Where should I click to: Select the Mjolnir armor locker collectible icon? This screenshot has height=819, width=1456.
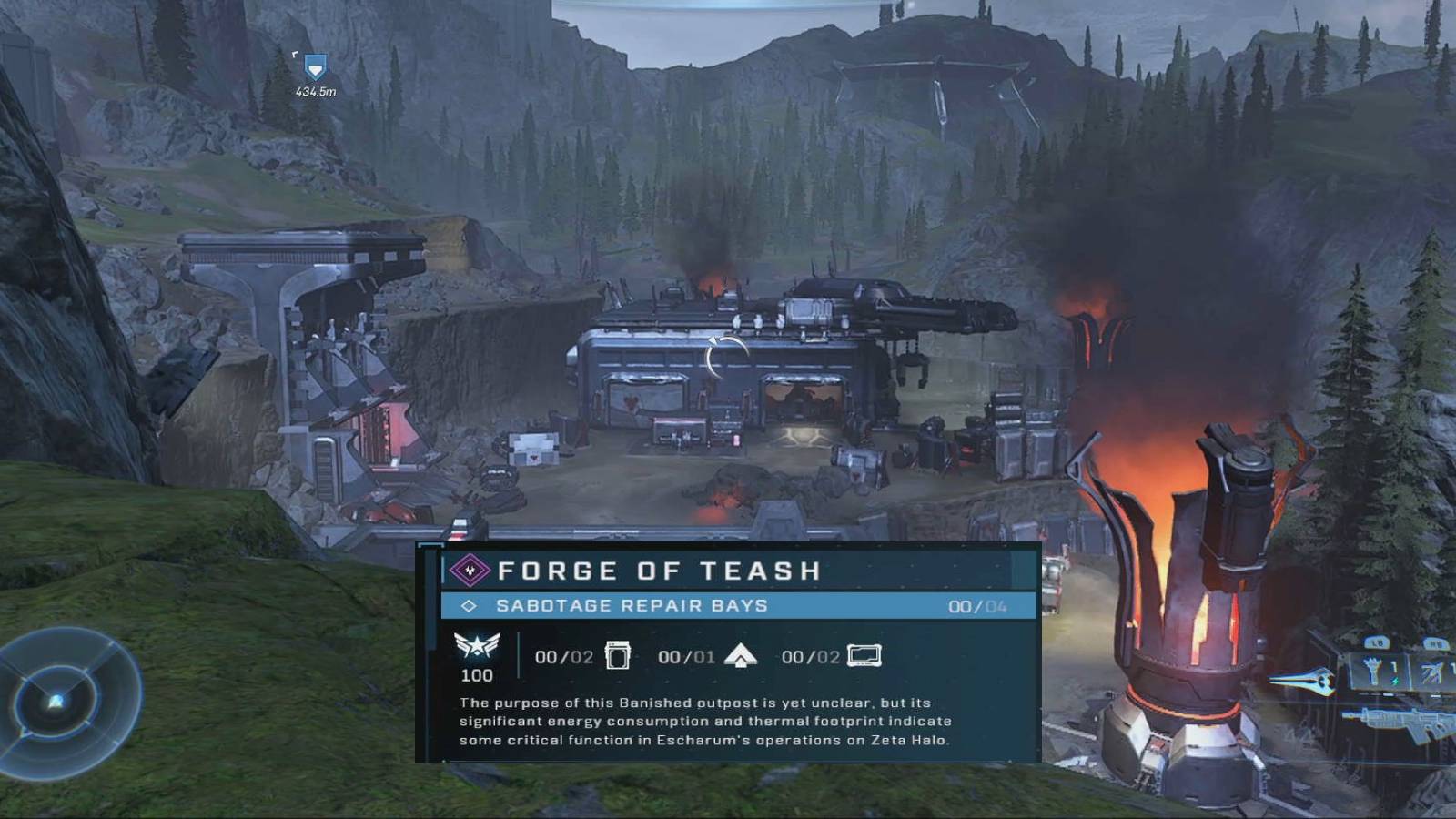[618, 655]
